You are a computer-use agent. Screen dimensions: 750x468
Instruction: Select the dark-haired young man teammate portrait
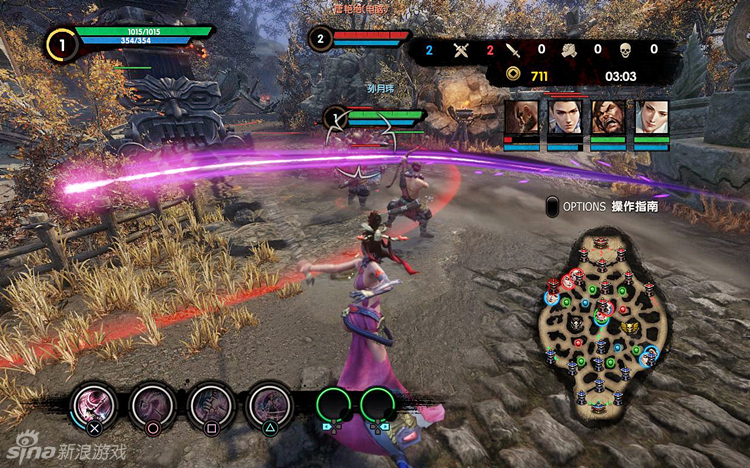[564, 119]
